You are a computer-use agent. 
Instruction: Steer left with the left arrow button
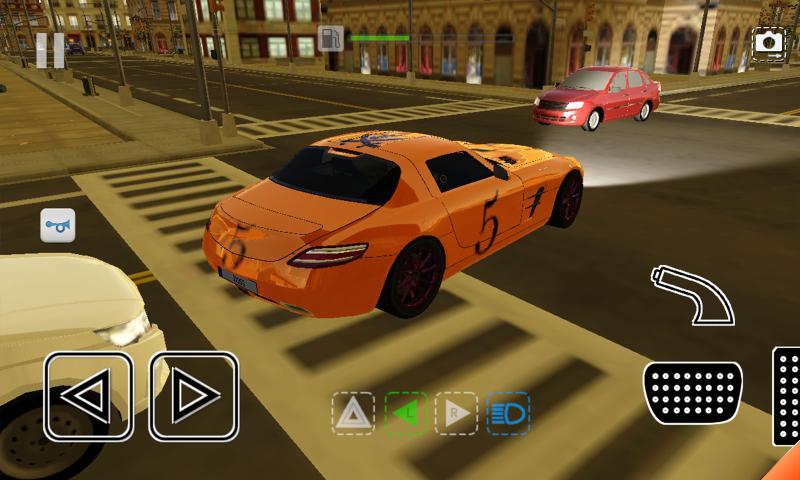coord(88,397)
